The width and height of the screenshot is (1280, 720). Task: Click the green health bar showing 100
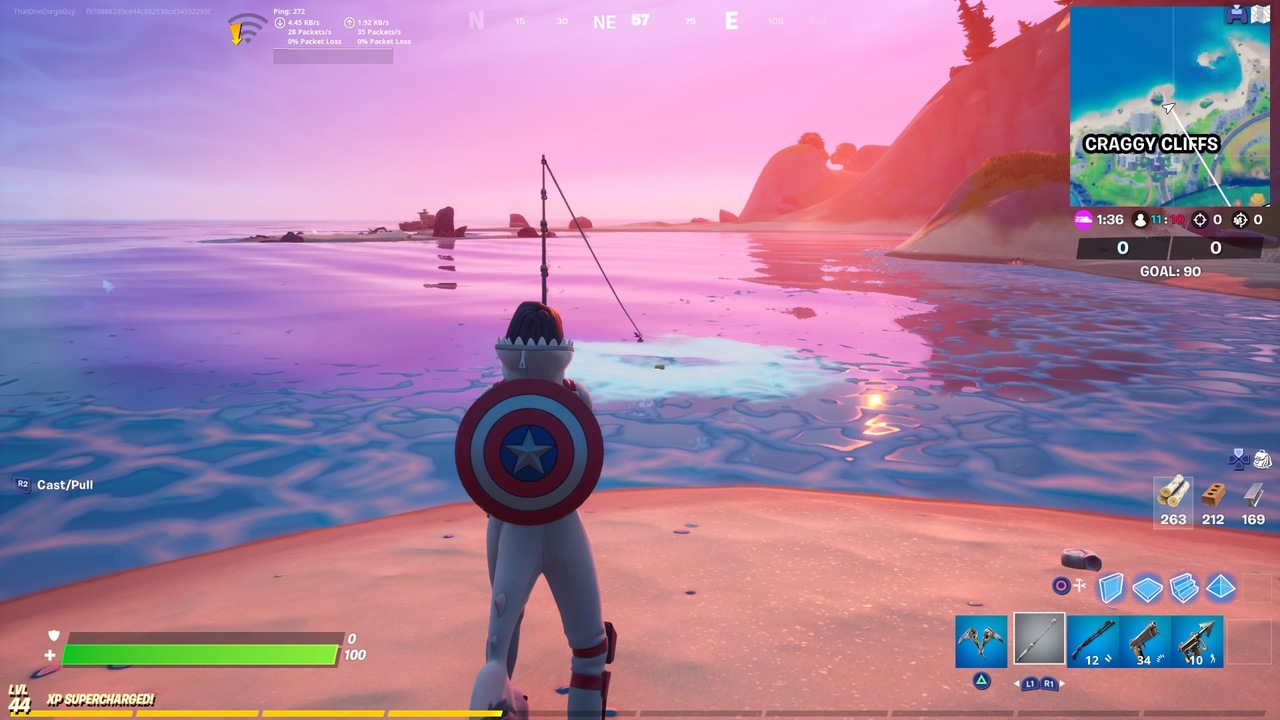[200, 654]
